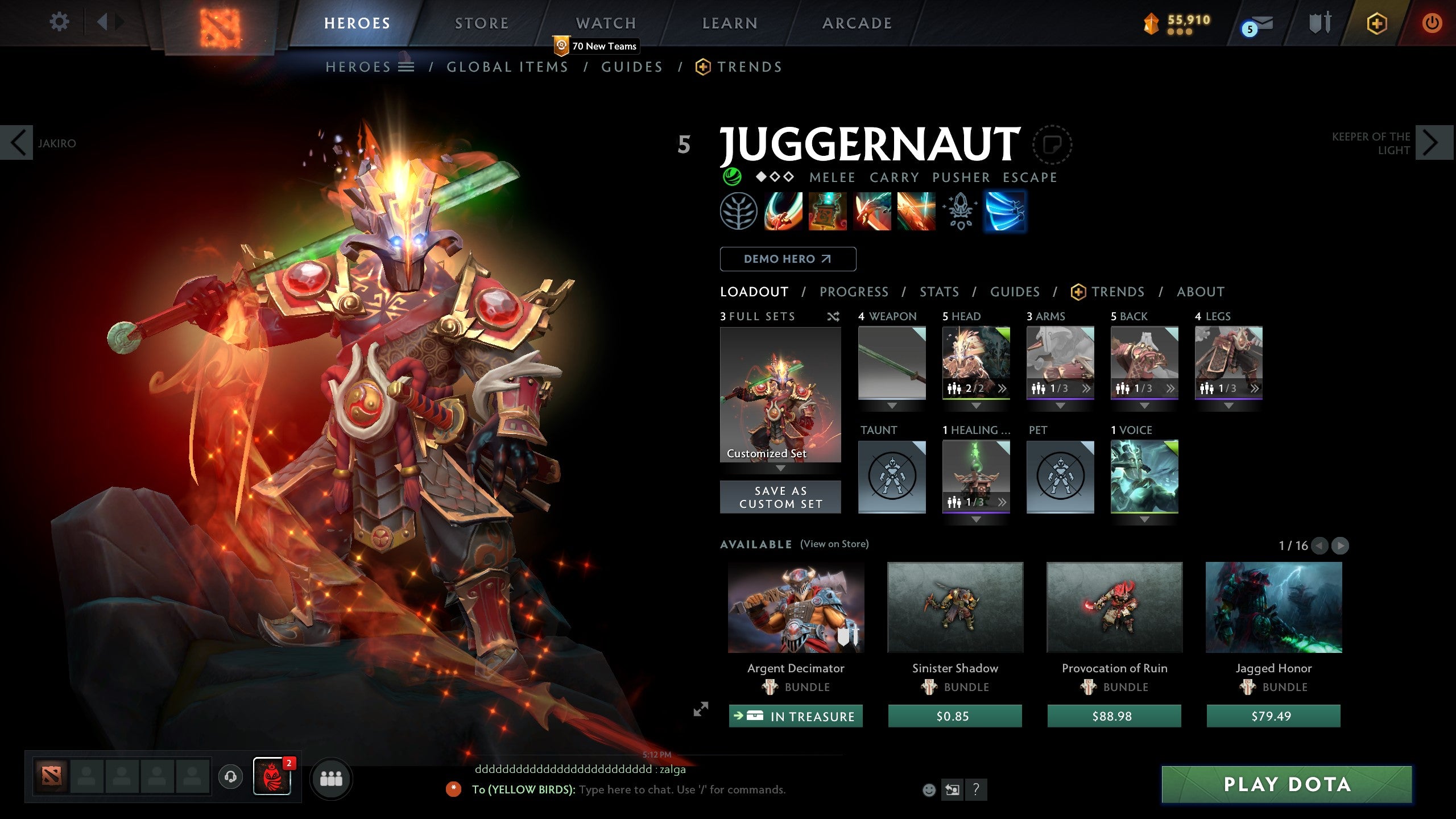Open the Store tab
Viewport: 1456px width, 819px height.
click(482, 23)
